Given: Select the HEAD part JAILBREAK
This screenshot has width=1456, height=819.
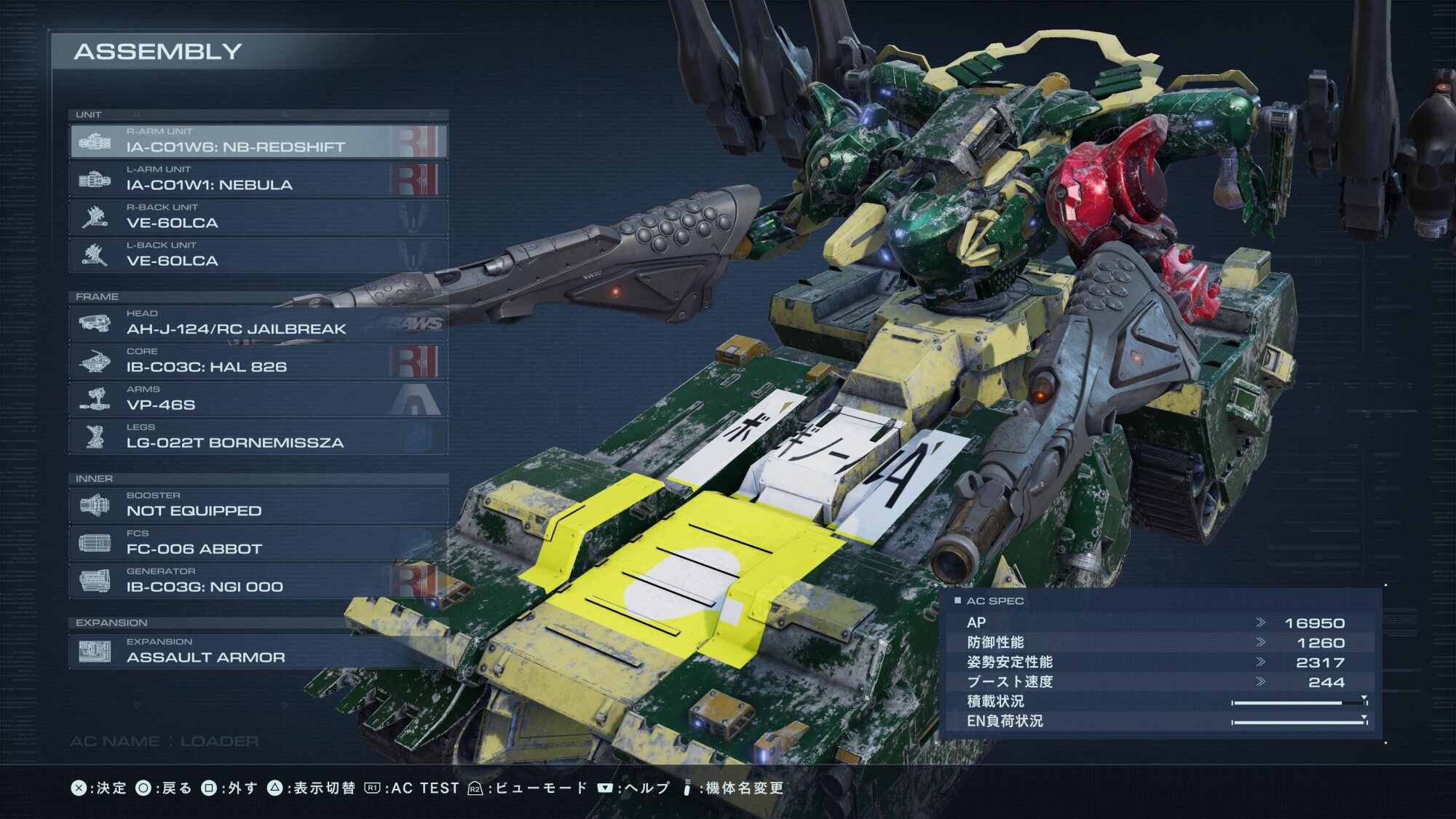Looking at the screenshot, I should point(258,323).
